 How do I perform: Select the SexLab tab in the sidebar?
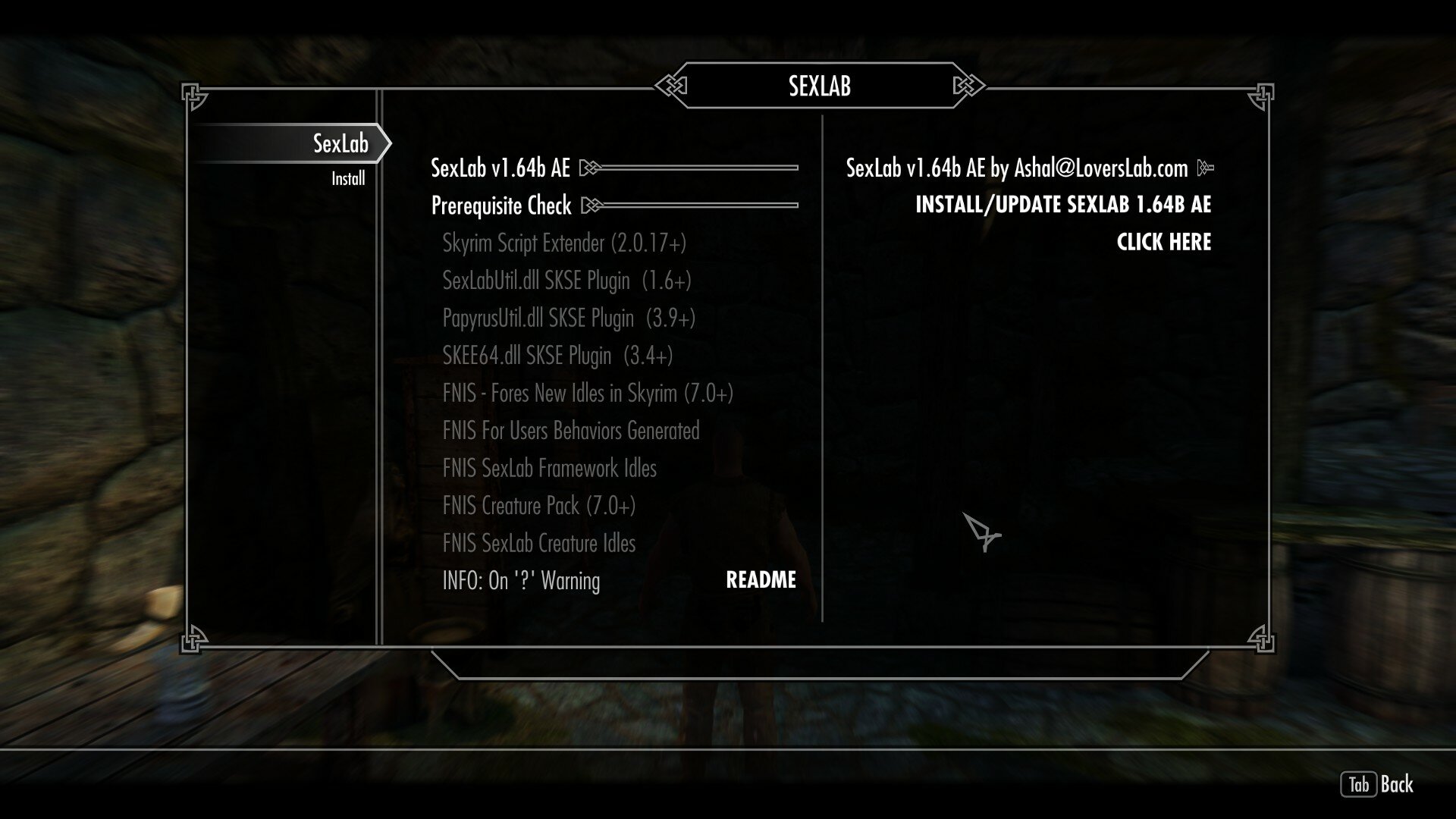point(342,141)
